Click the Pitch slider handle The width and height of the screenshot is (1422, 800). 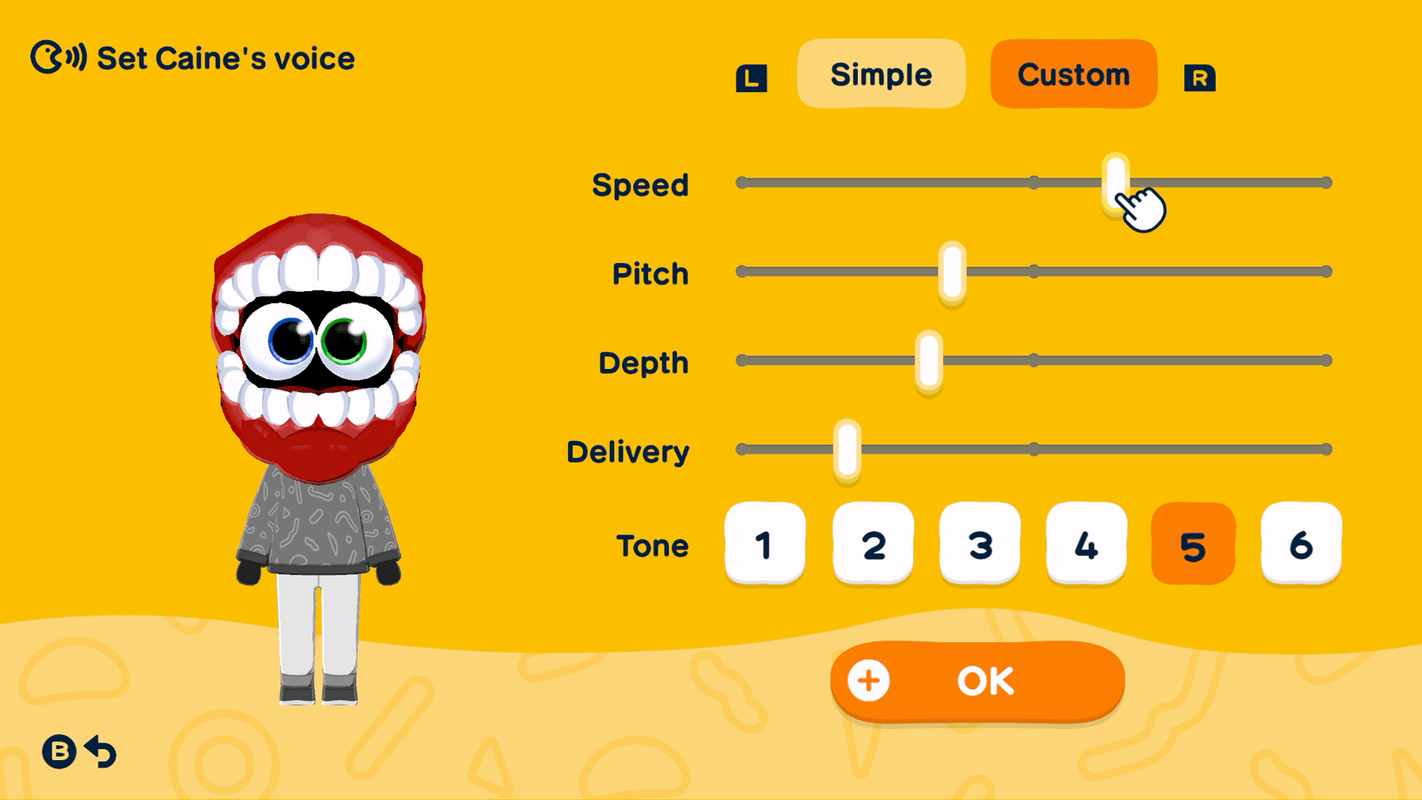tap(950, 271)
